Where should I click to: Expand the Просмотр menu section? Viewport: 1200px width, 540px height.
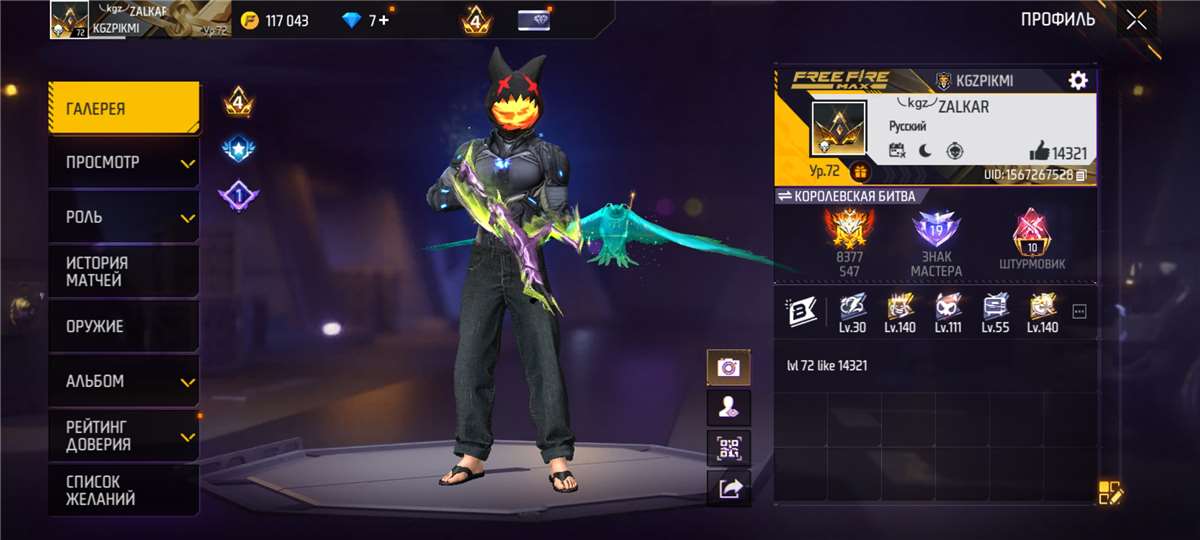click(124, 163)
